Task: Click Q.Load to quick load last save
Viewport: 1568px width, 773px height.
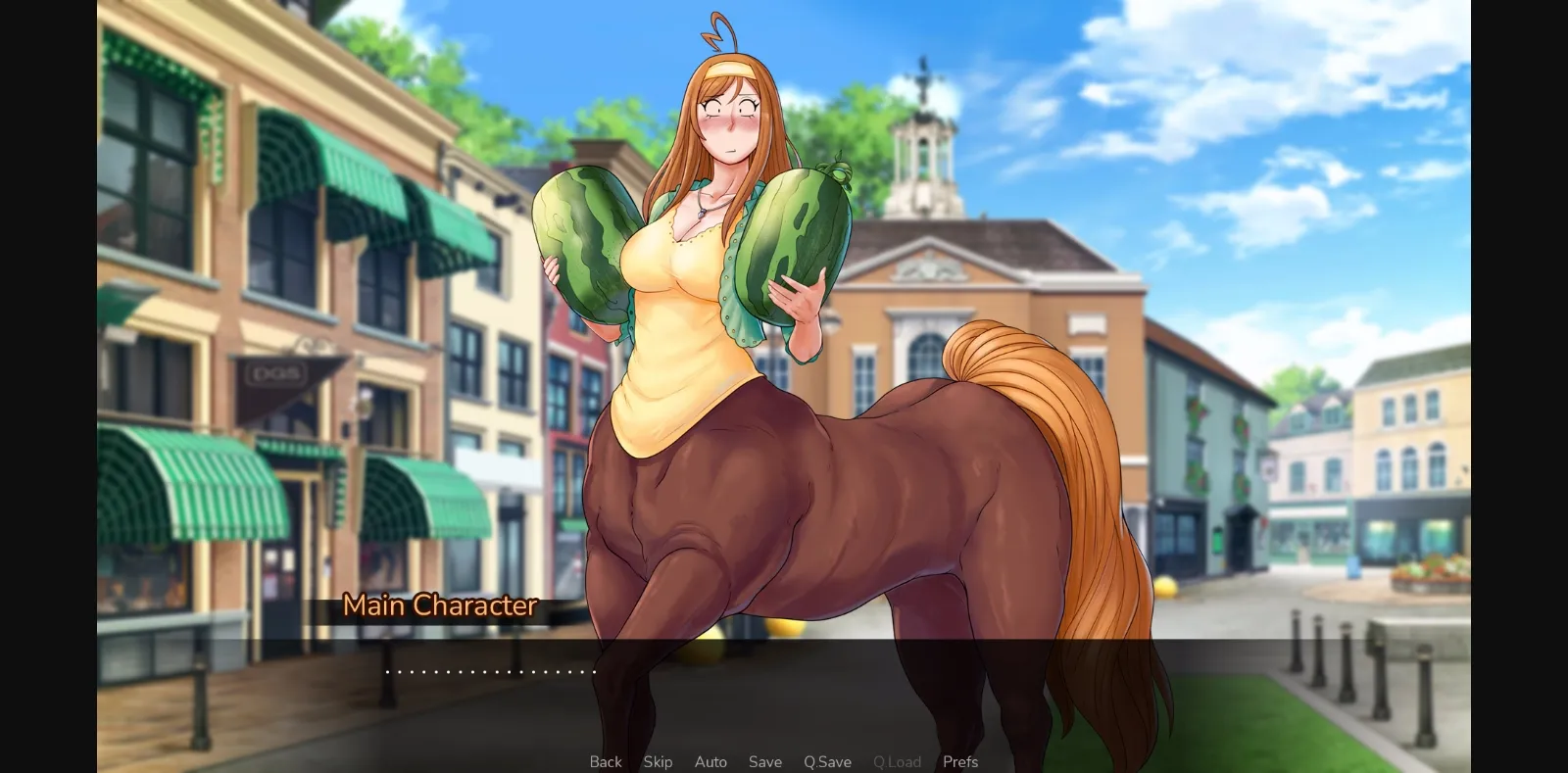Action: 896,761
